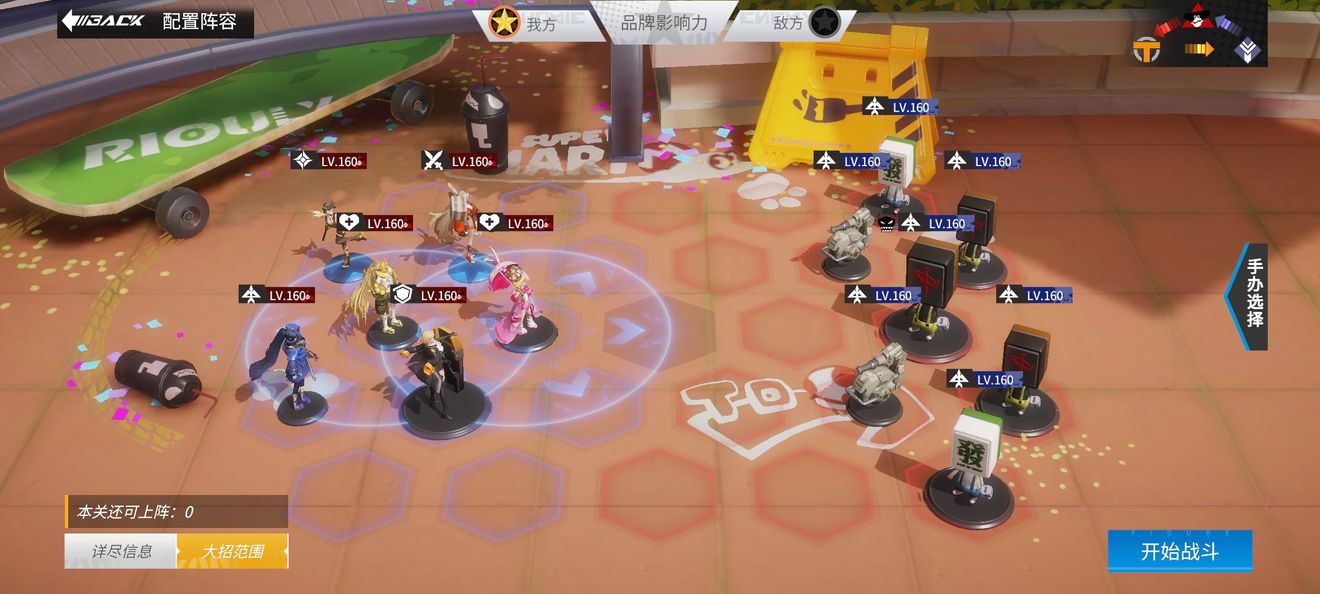Open the 品牌影响力 brand influence panel

point(663,22)
